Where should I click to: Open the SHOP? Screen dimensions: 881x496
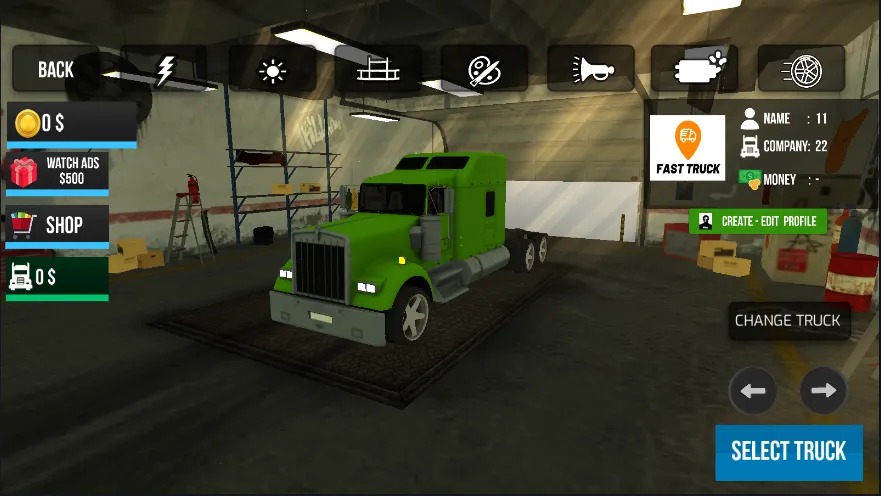tap(58, 224)
